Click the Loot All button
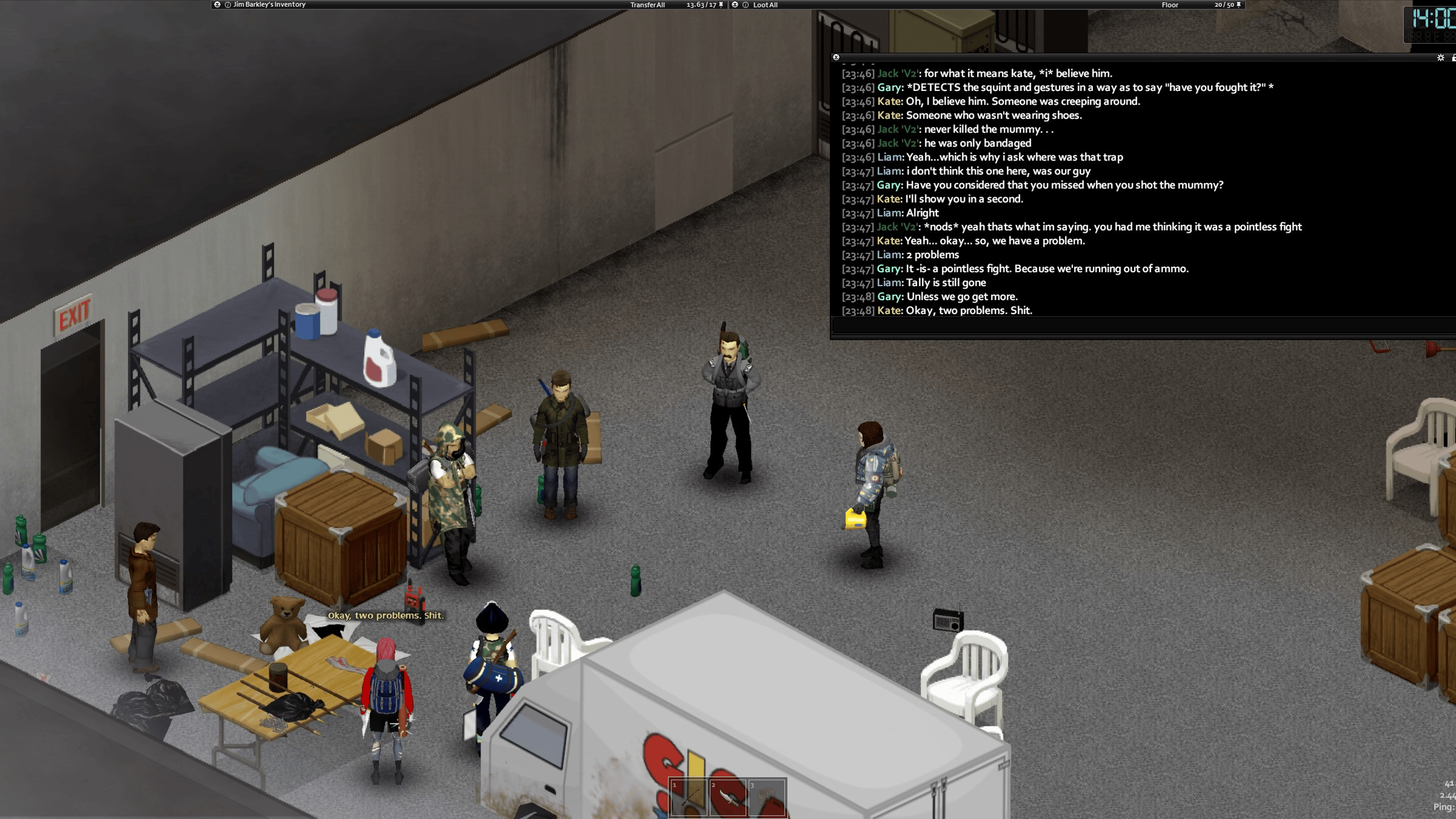The image size is (1456, 819). point(765,5)
